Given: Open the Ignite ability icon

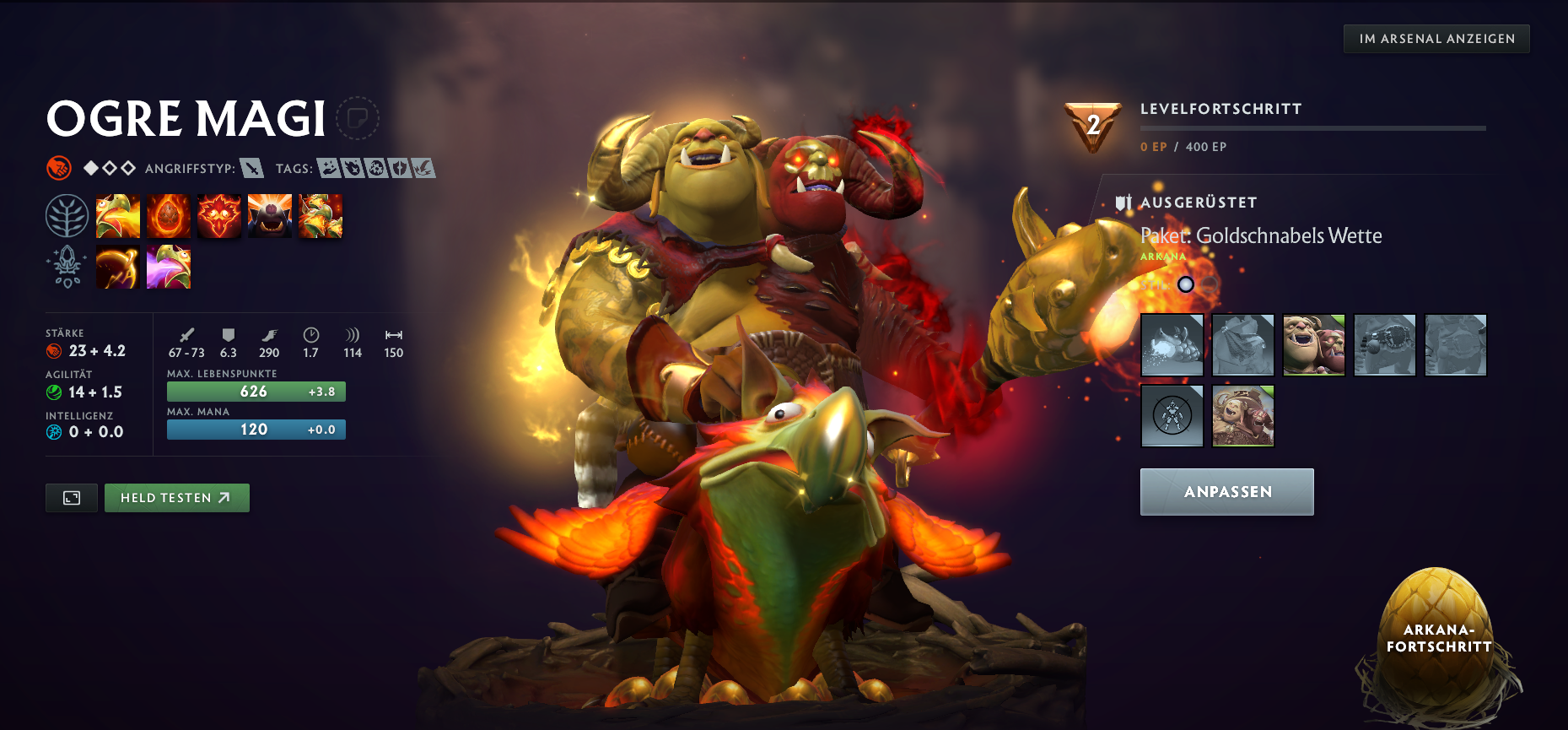Looking at the screenshot, I should [x=169, y=215].
